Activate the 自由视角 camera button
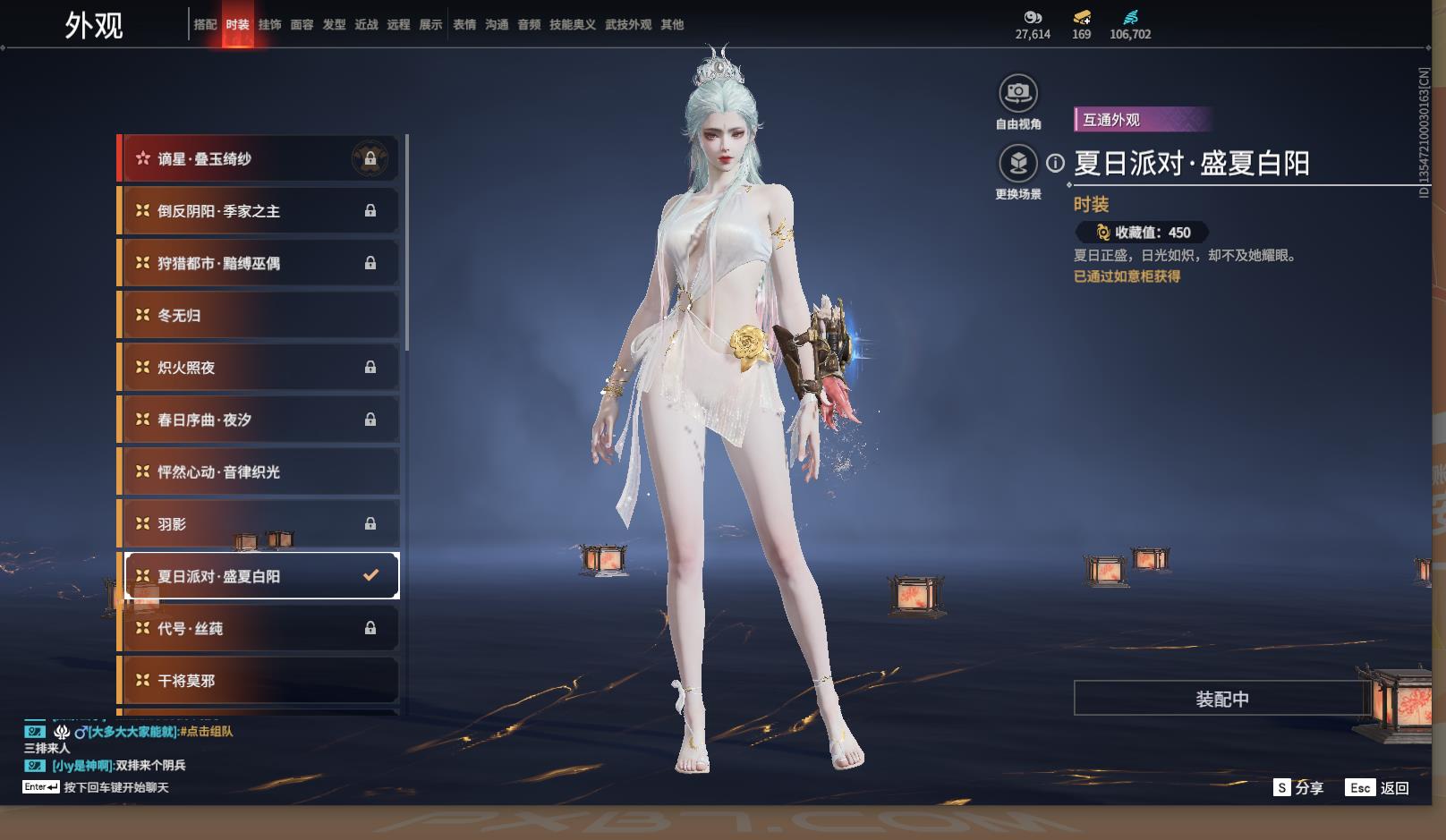This screenshot has height=840, width=1446. click(1017, 93)
